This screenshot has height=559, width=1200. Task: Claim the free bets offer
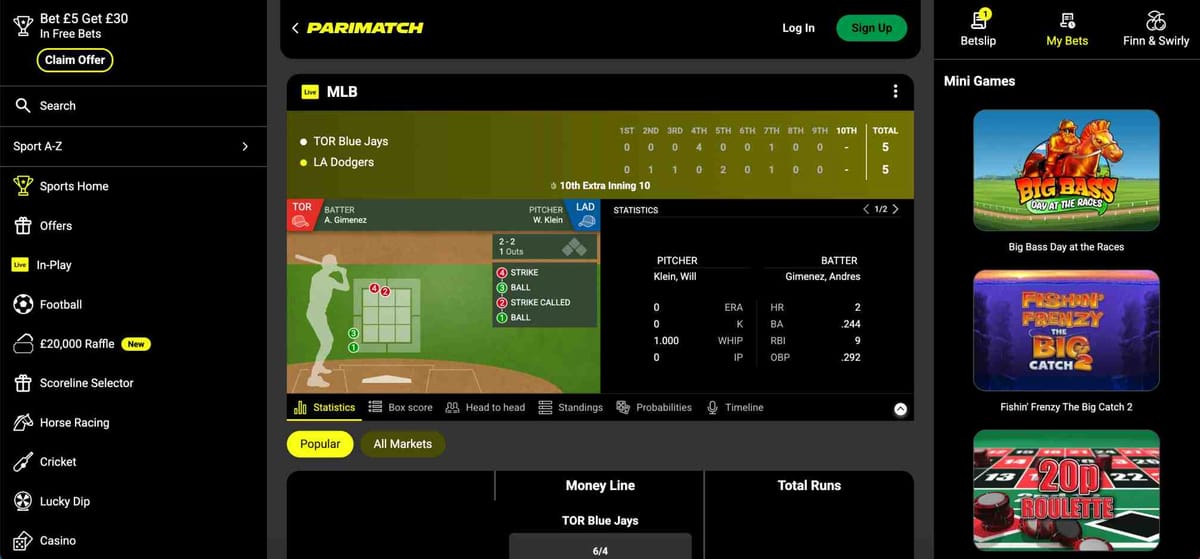tap(75, 60)
